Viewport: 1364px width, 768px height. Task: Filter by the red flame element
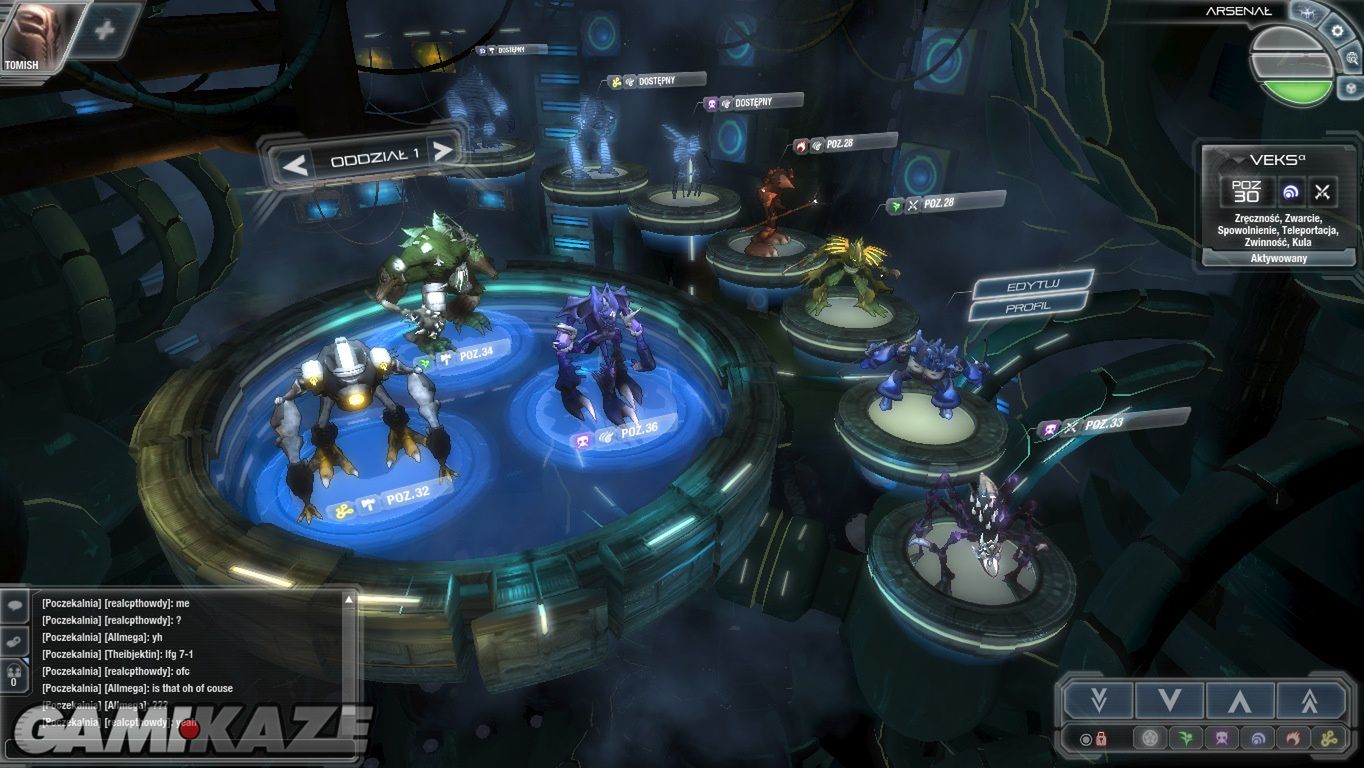(1292, 739)
